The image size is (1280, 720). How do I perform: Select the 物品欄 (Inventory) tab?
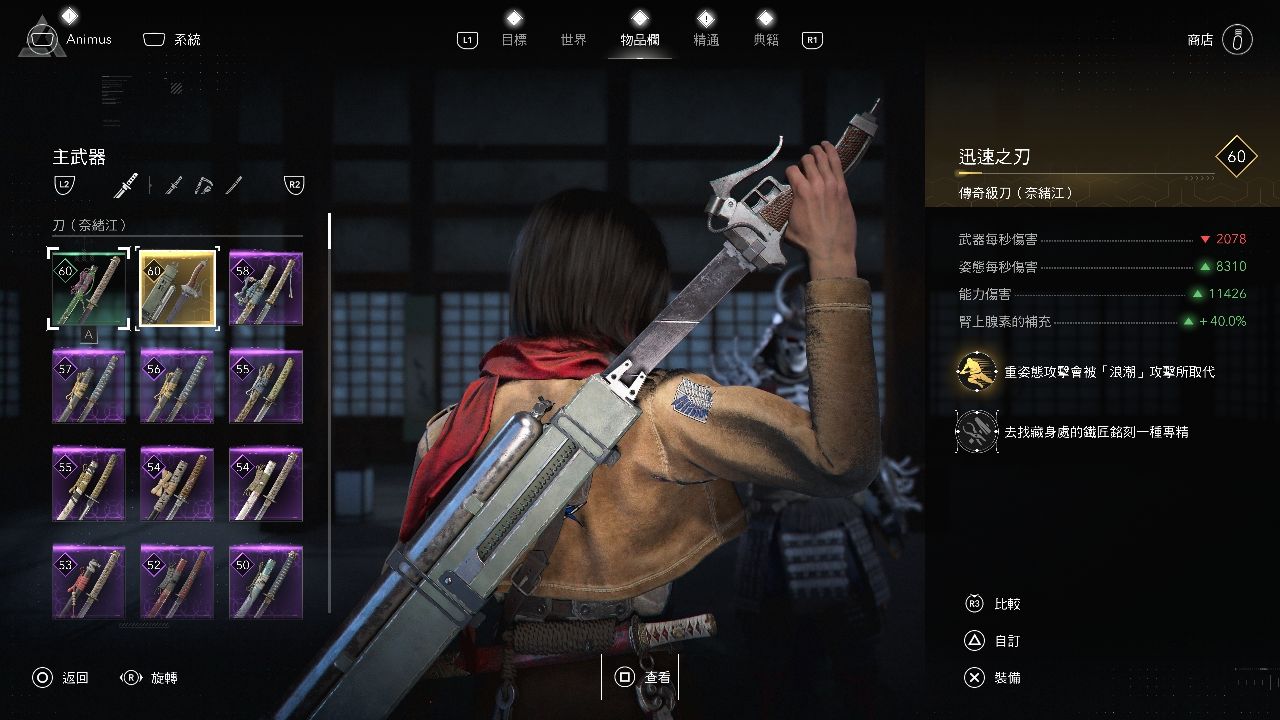tap(640, 40)
